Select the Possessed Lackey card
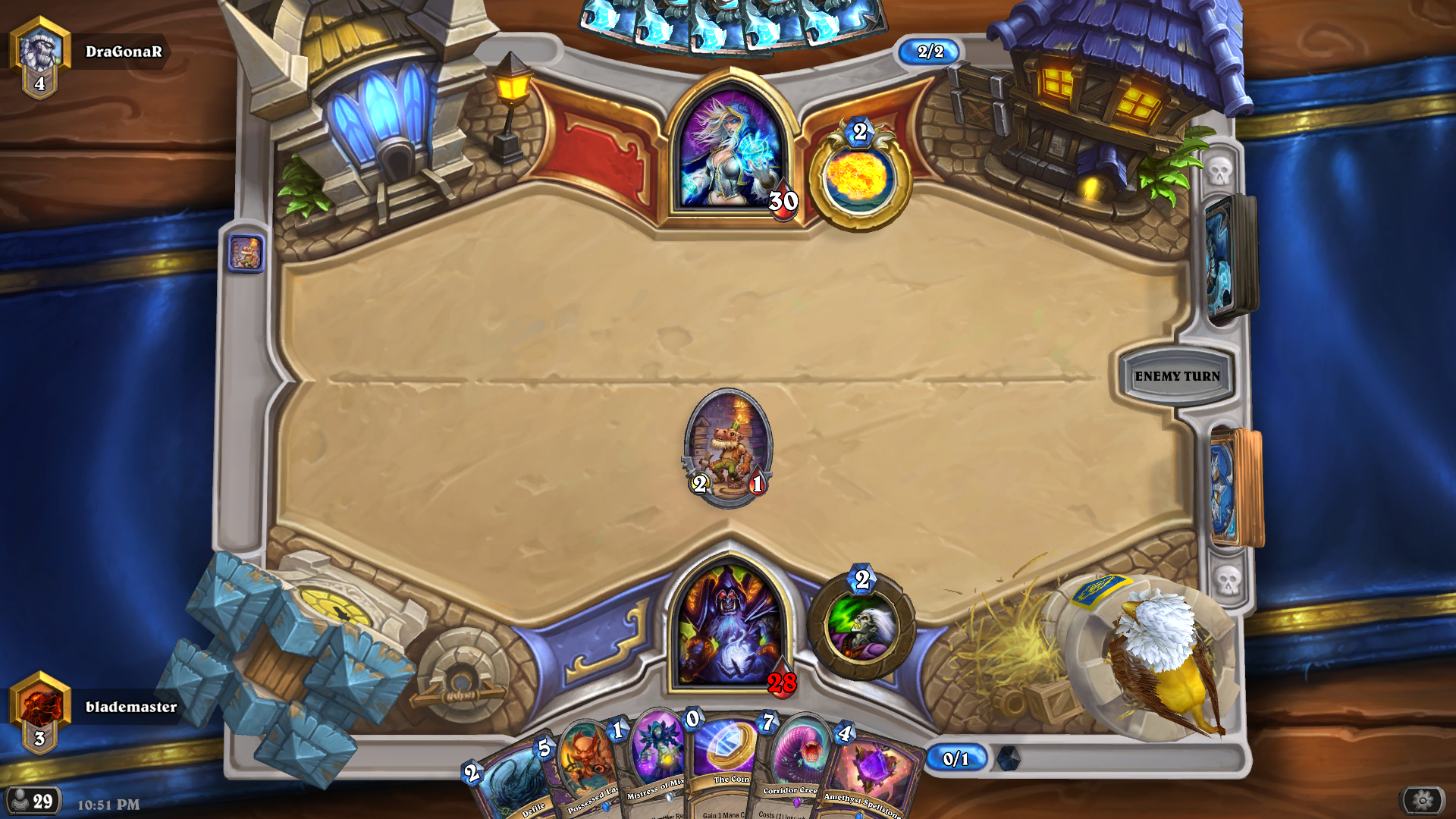The image size is (1456, 819). [x=582, y=773]
